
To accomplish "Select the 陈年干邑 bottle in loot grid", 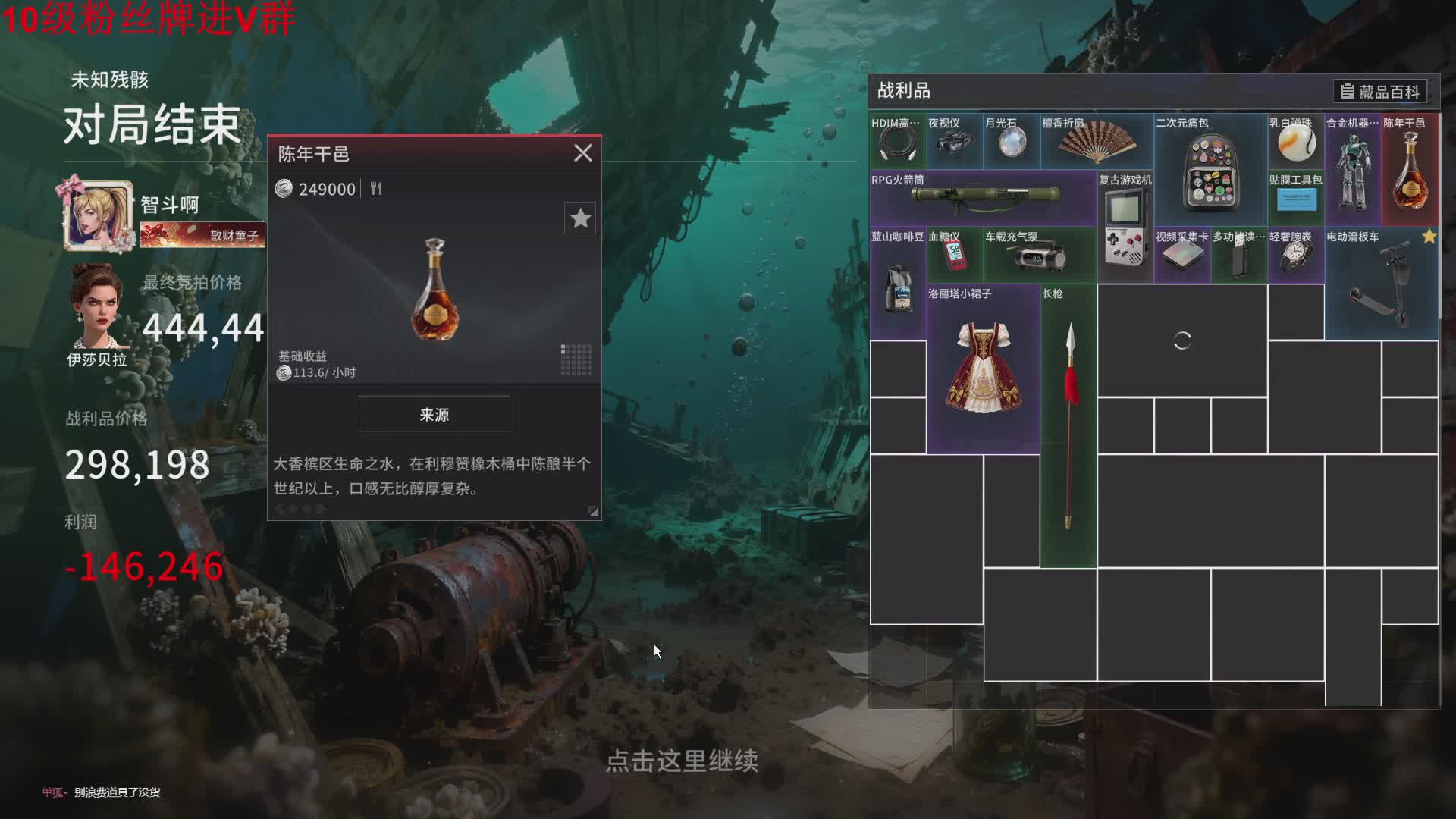I will point(1410,171).
